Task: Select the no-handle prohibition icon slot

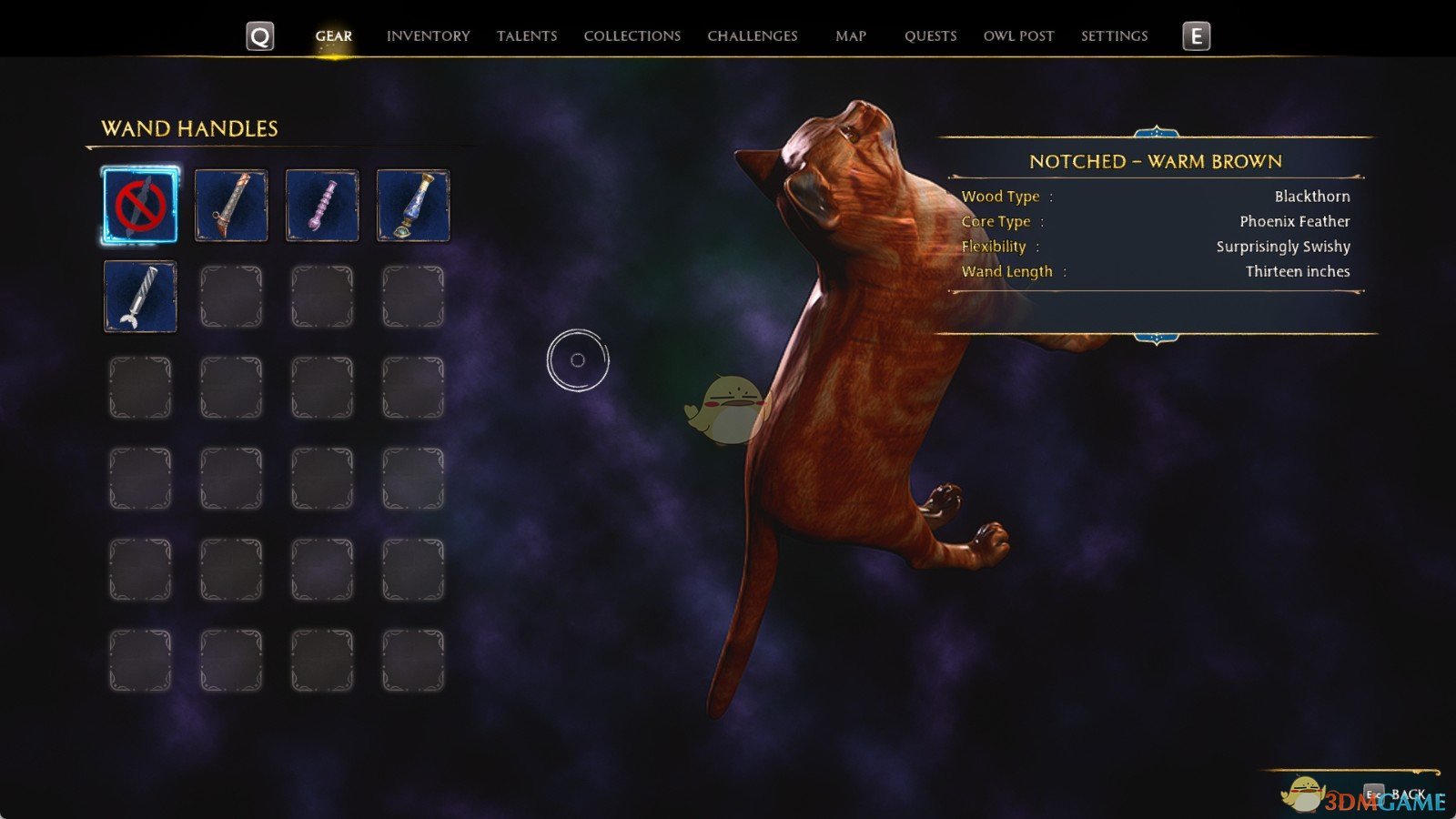Action: click(139, 206)
